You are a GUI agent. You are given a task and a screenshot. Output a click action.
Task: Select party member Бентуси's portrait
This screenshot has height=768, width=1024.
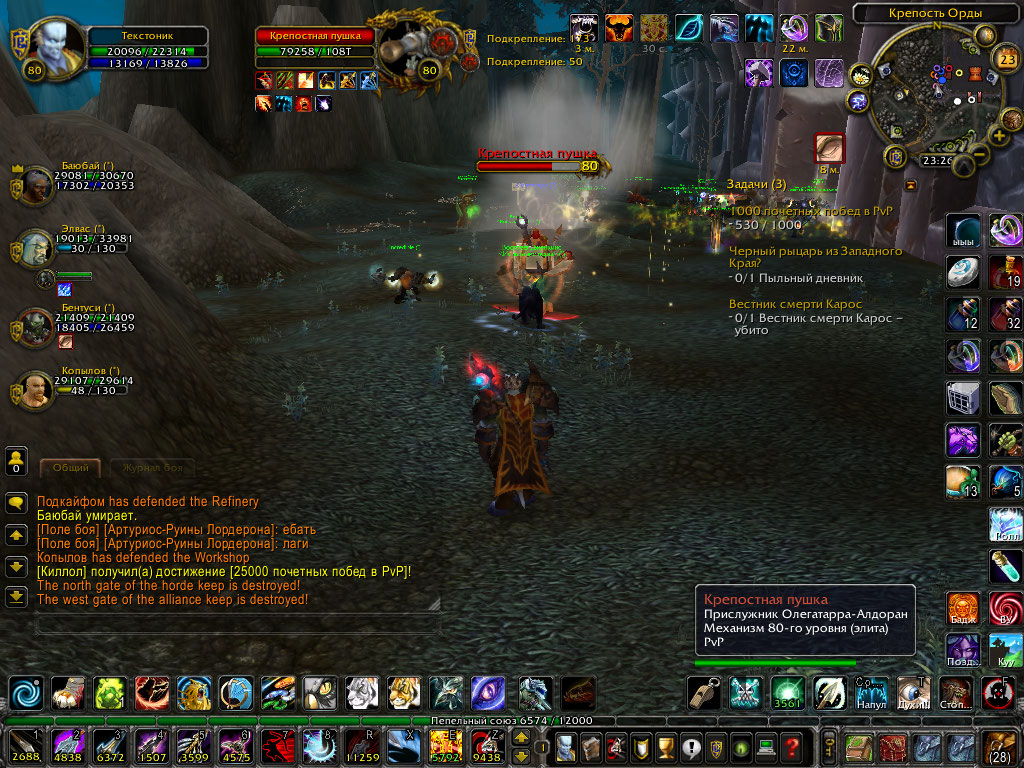[37, 325]
